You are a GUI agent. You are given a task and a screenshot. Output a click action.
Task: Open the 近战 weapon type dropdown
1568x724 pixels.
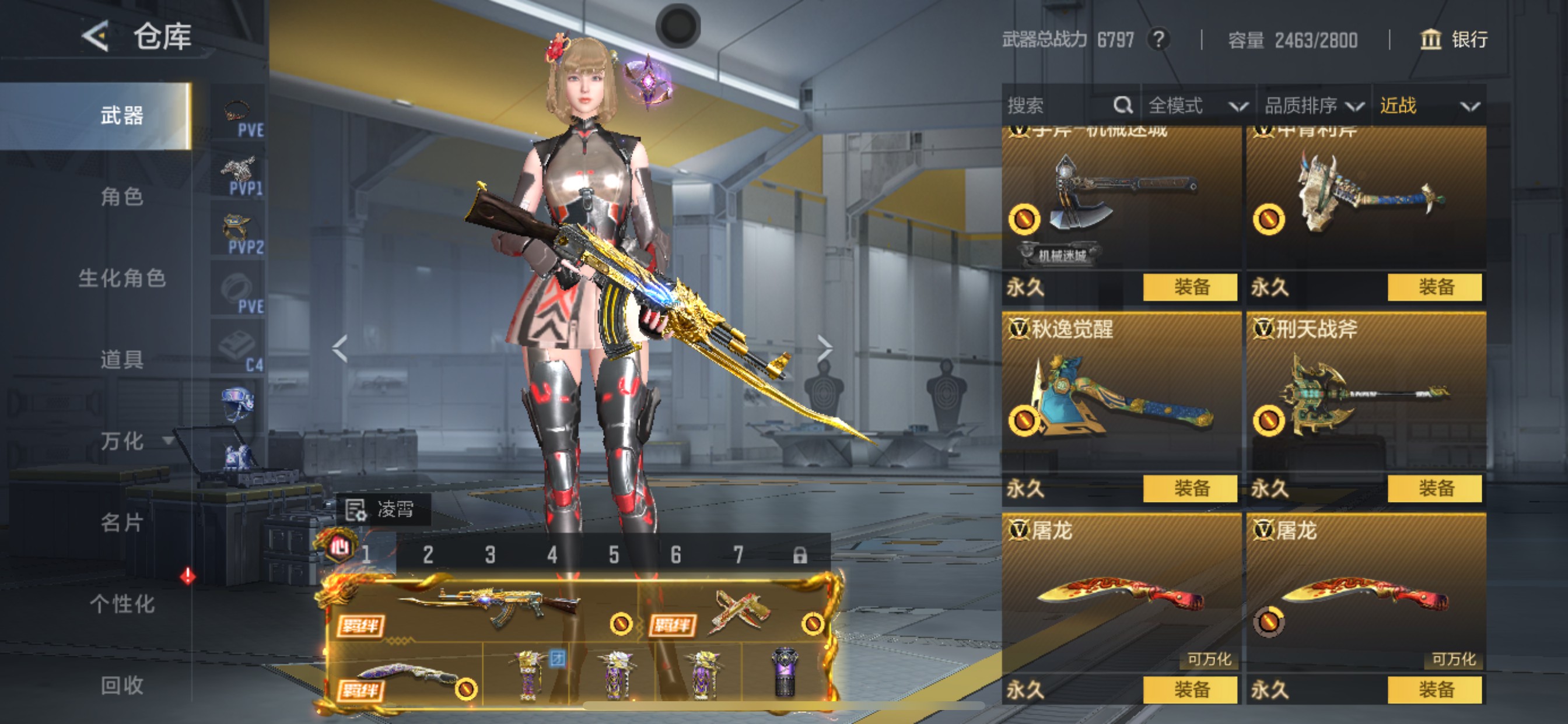[x=1428, y=106]
